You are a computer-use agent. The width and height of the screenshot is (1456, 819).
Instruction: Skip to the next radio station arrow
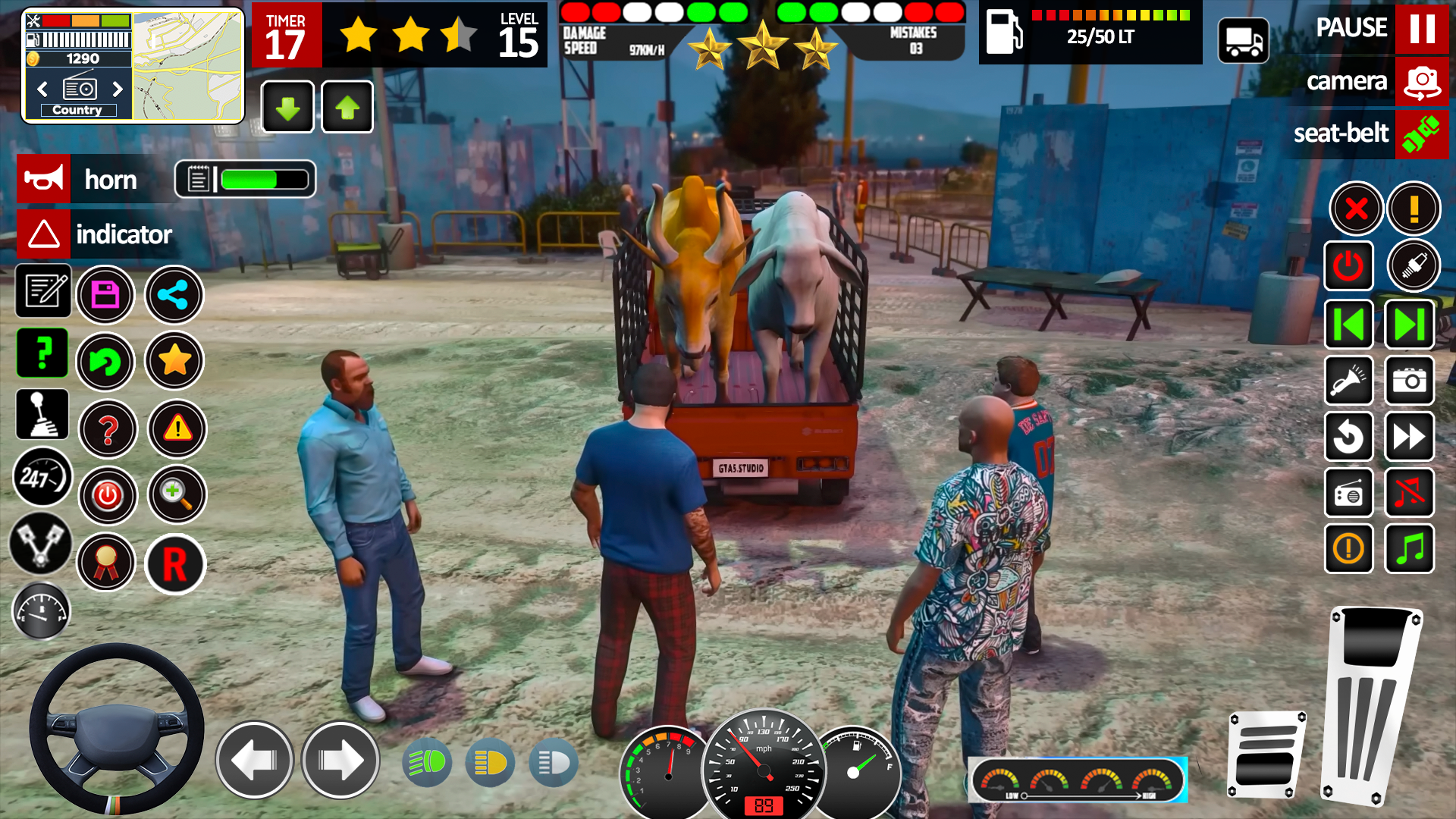tap(1409, 324)
